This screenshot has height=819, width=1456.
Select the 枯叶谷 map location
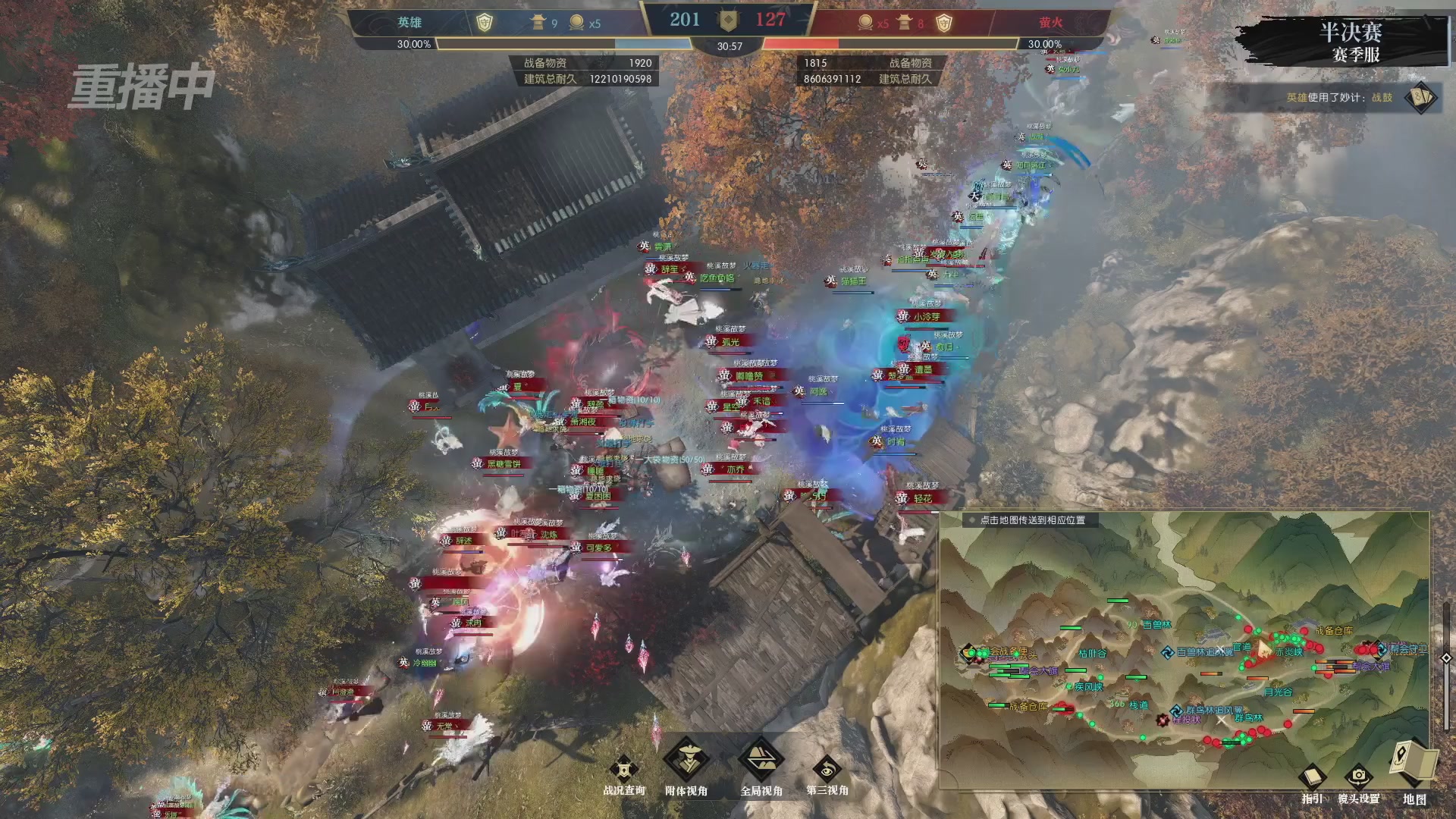tap(1092, 653)
